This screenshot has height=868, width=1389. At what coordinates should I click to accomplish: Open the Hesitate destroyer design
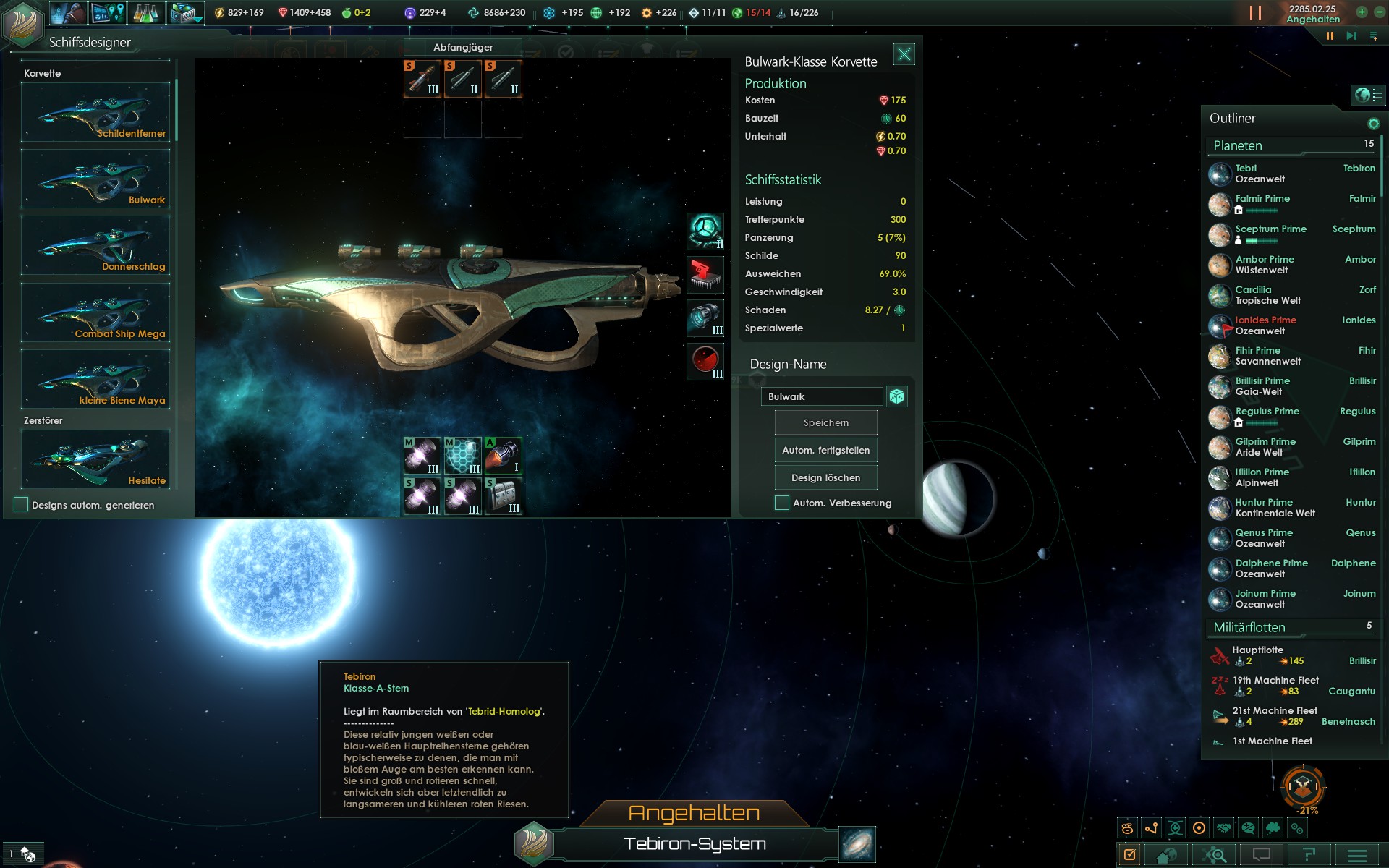[x=95, y=459]
